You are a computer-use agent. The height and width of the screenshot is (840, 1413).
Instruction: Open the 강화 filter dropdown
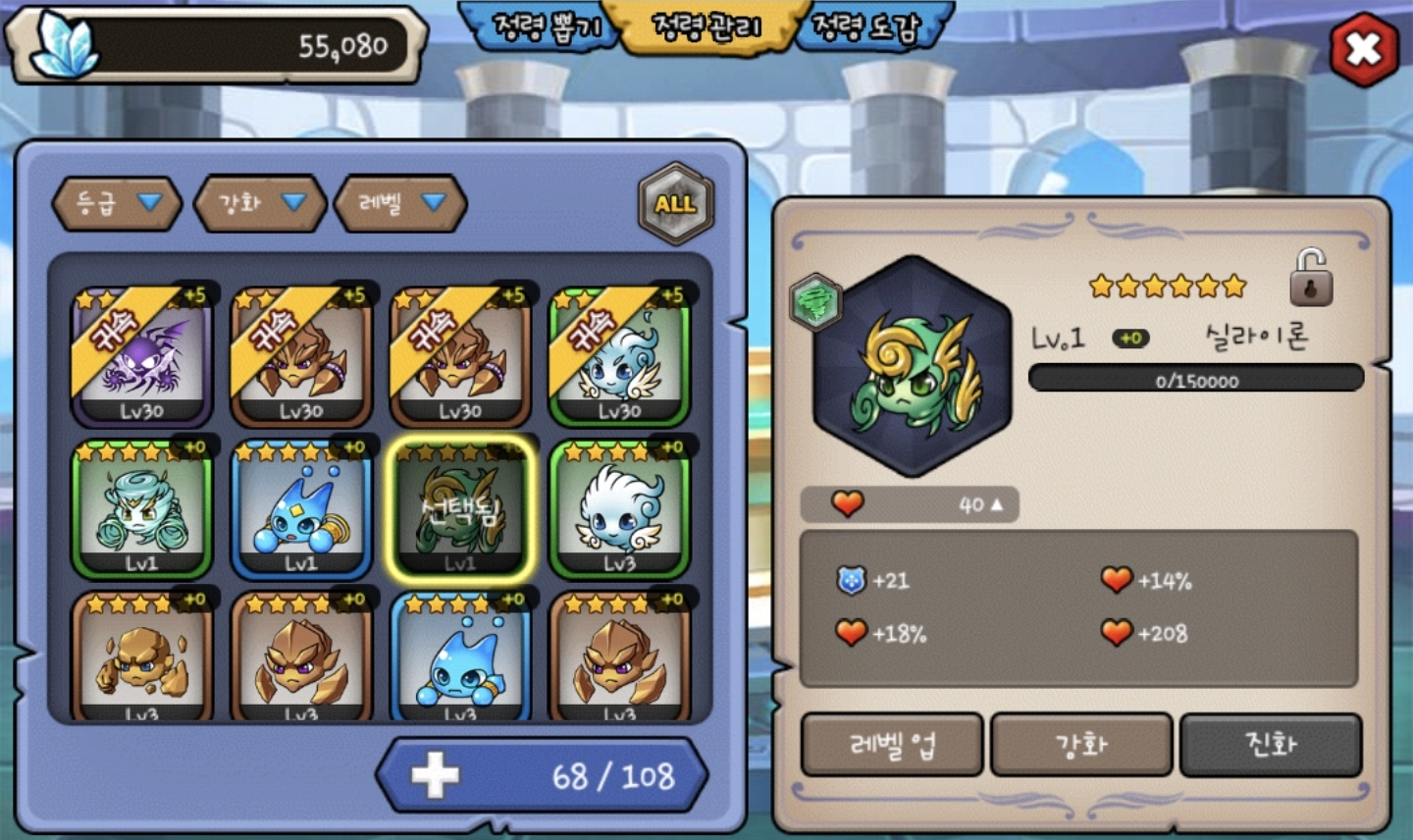260,203
